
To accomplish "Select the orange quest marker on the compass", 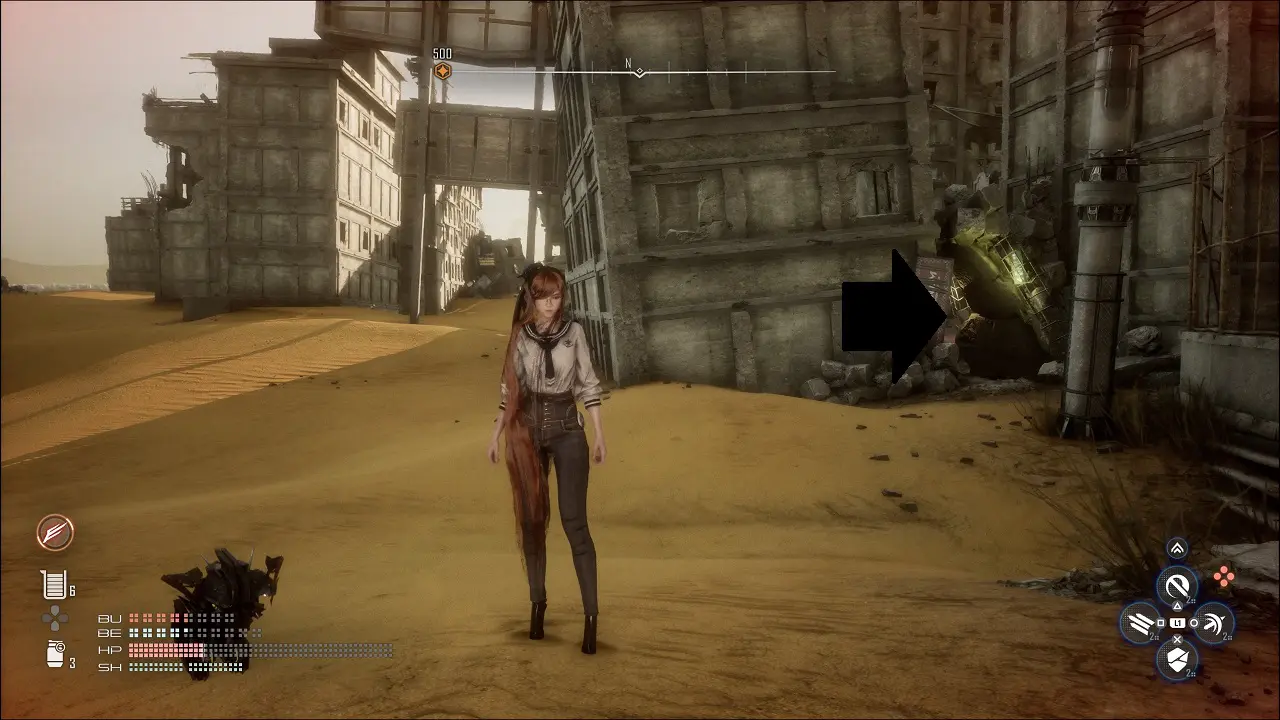I will [442, 71].
